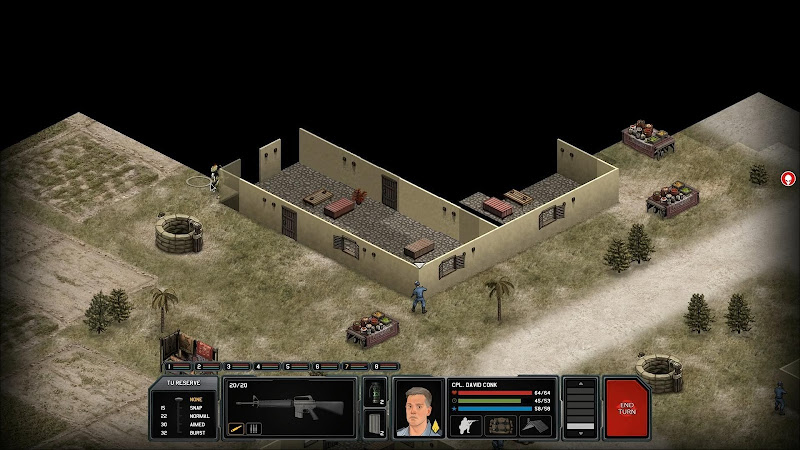Open the backpack inventory
This screenshot has width=800, height=450.
(501, 425)
